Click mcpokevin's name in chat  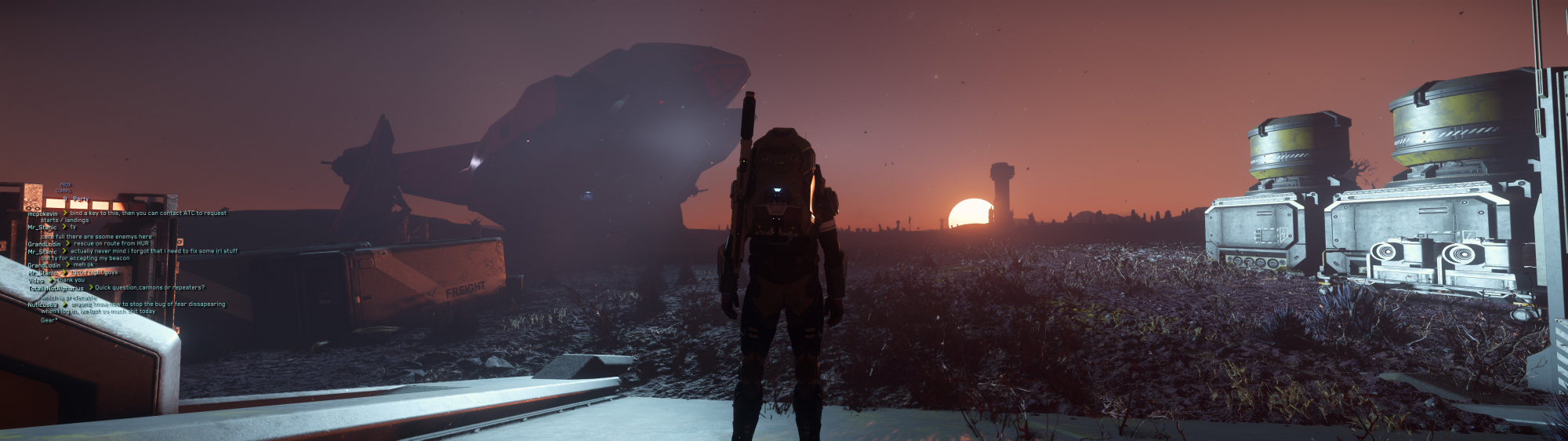pos(43,213)
